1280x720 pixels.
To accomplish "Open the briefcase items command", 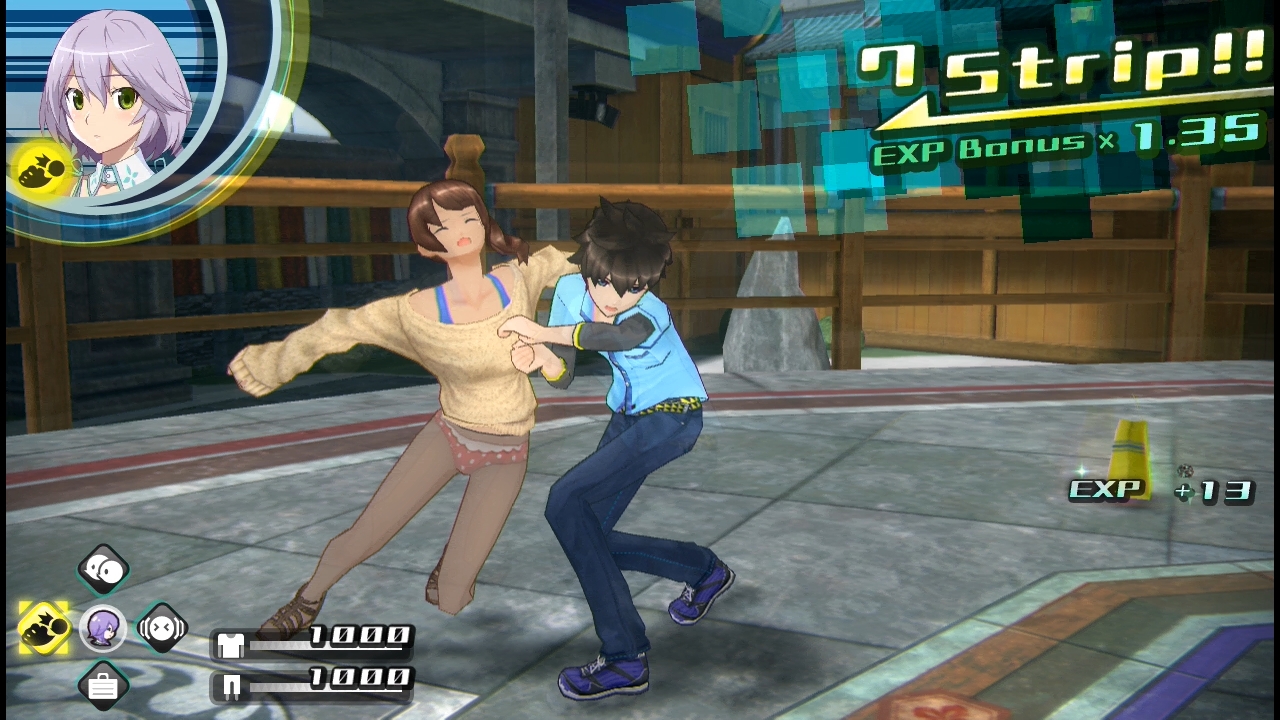I will [x=103, y=686].
